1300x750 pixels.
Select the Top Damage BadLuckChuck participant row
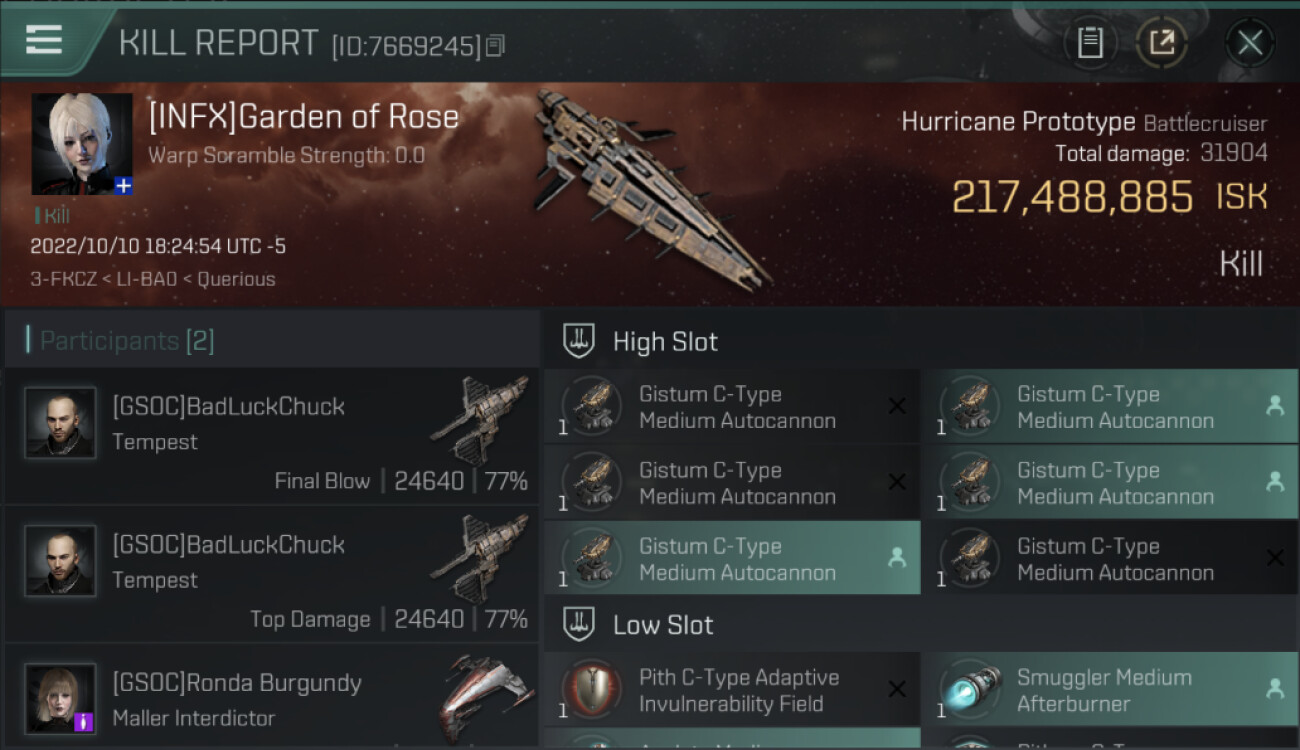click(x=272, y=574)
